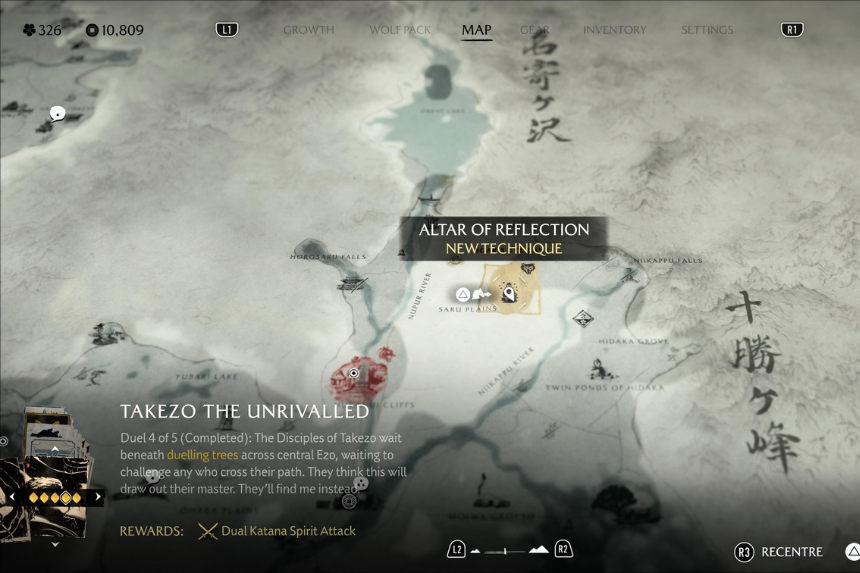Click the diamond marker near Hidaka Grove
This screenshot has height=573, width=860.
[x=583, y=319]
